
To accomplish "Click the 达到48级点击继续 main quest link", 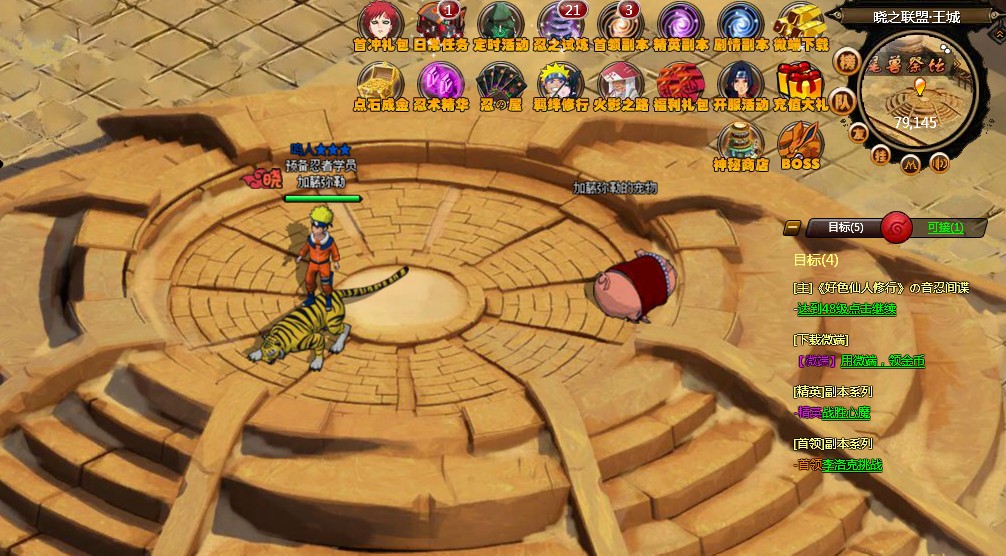I will 846,309.
